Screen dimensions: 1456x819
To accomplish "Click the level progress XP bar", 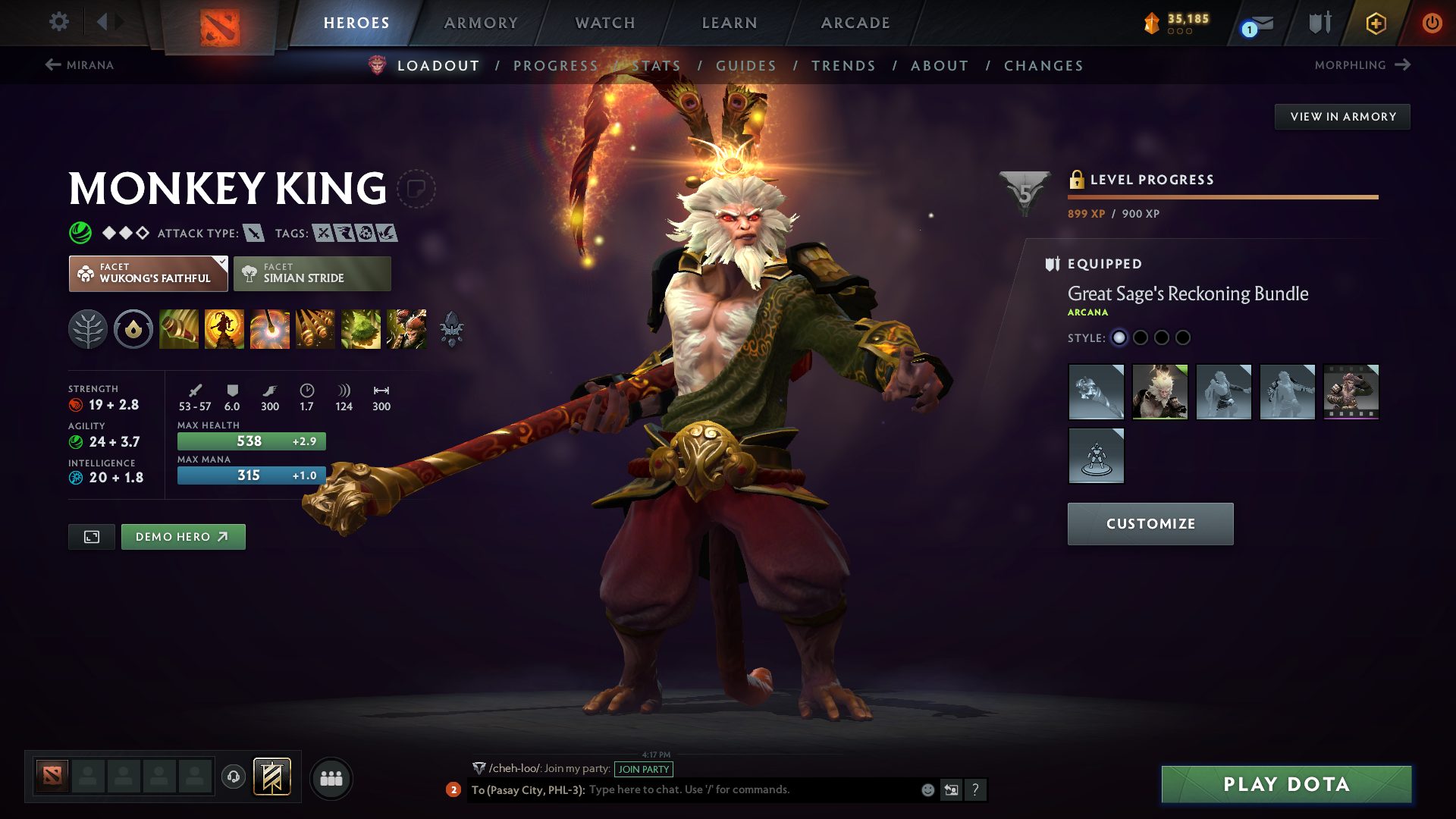I will pyautogui.click(x=1222, y=196).
